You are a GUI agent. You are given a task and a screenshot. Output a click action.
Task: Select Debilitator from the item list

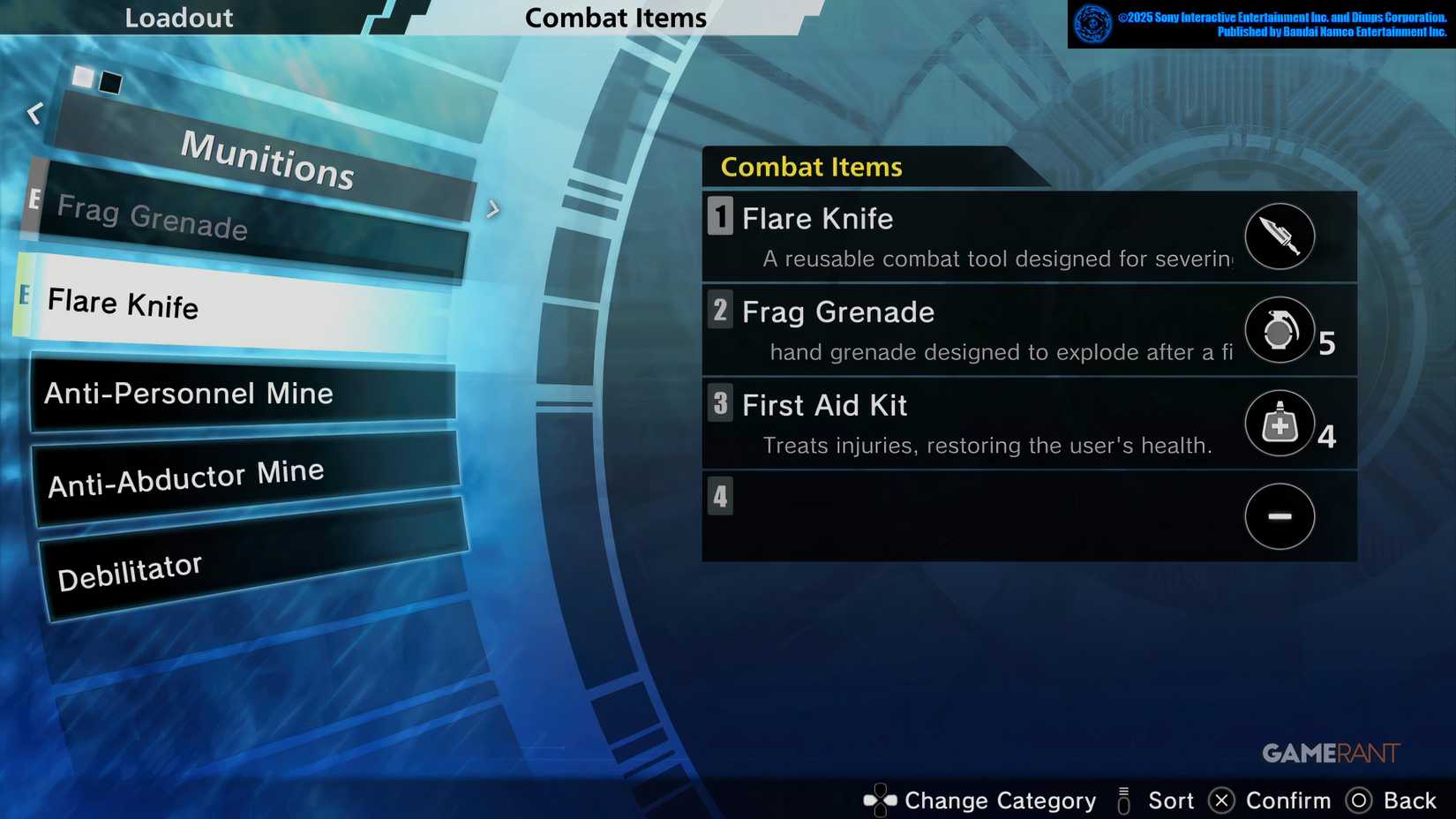pos(130,569)
